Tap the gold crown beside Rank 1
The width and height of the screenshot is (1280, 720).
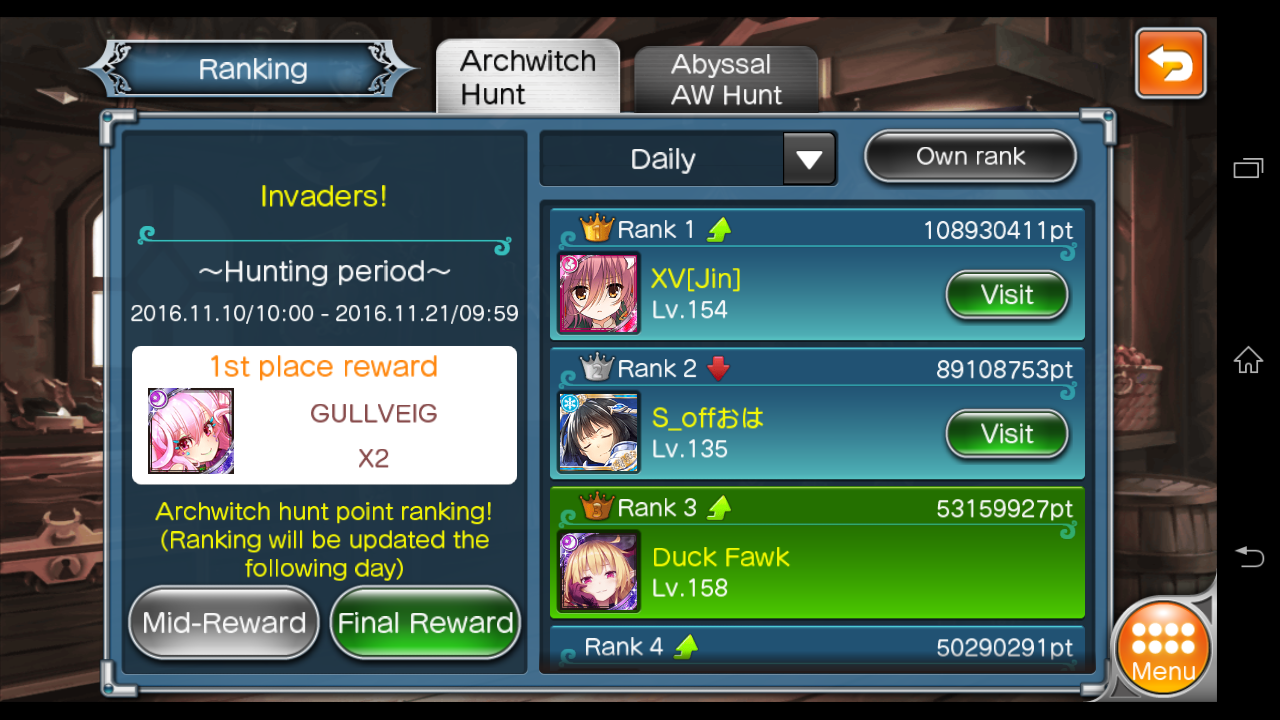(x=595, y=228)
